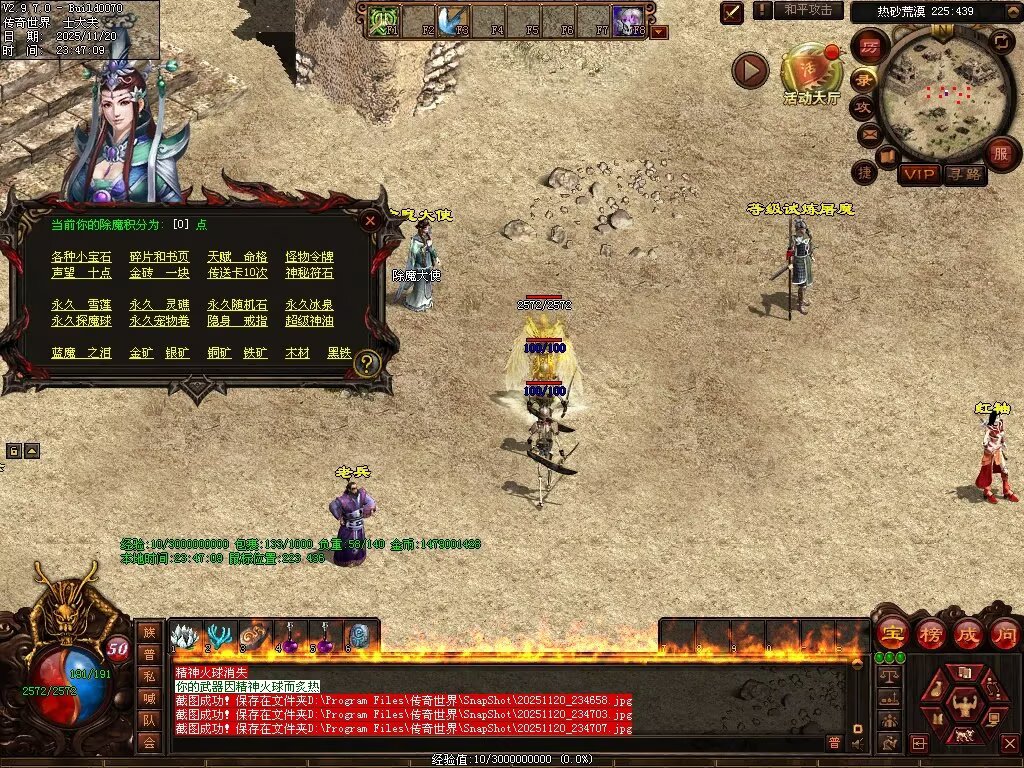Toggle the 和平攻击 attack mode button
Viewport: 1024px width, 768px height.
[x=808, y=10]
